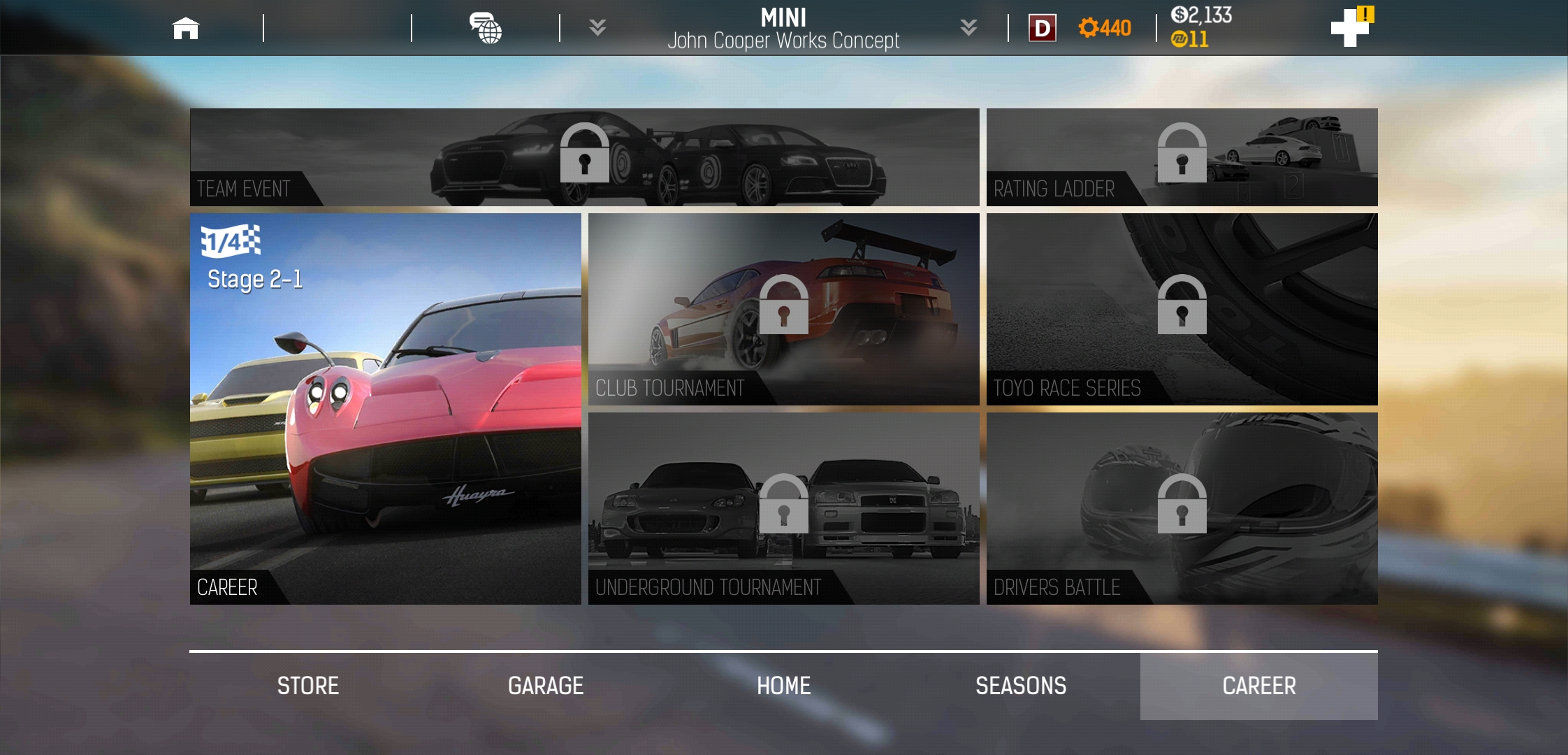The height and width of the screenshot is (755, 1568).
Task: Switch to the Store tab
Action: click(308, 686)
